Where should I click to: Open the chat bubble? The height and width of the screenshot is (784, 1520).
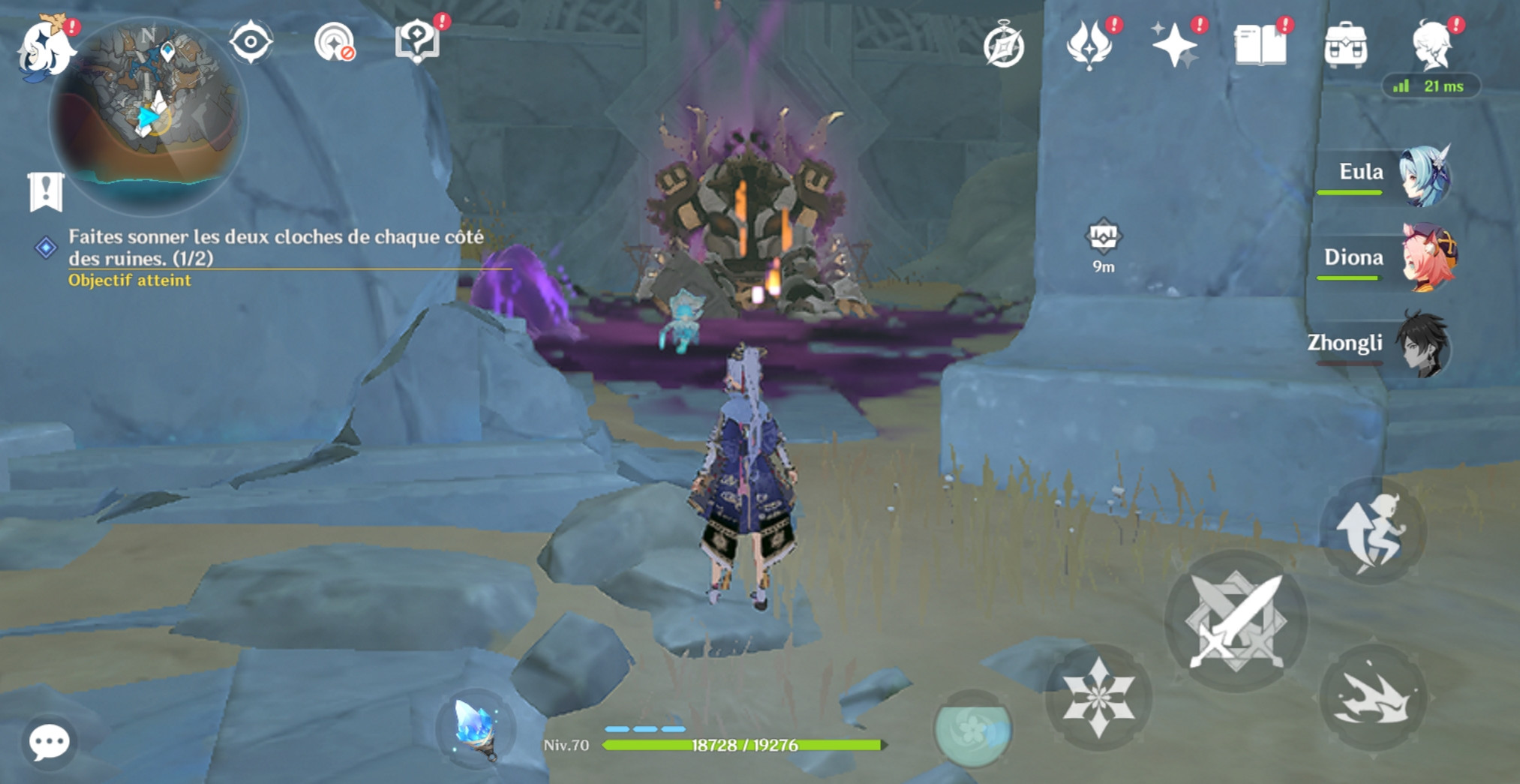click(x=50, y=743)
